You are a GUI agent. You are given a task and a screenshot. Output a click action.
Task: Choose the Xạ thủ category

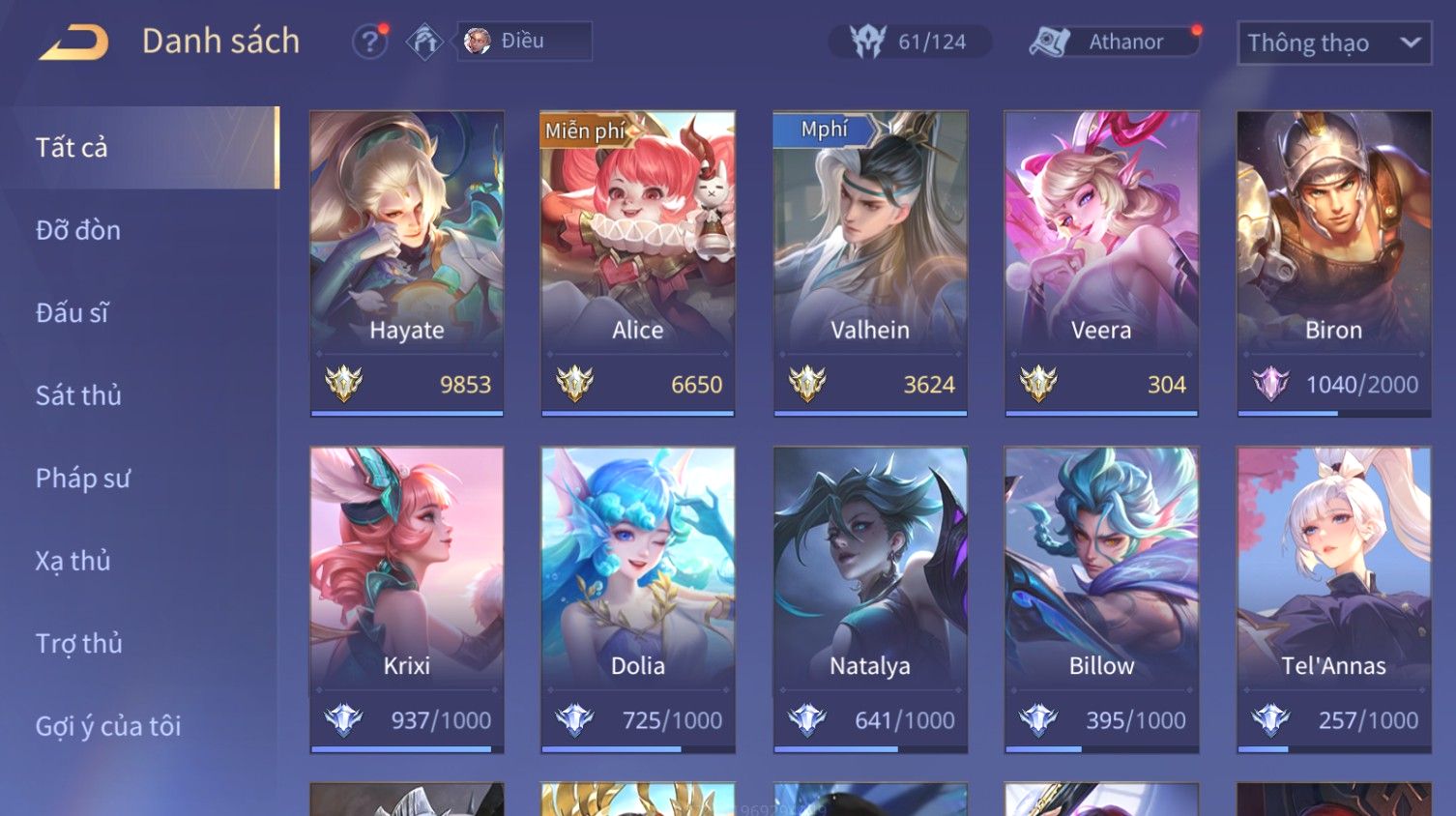click(x=73, y=561)
